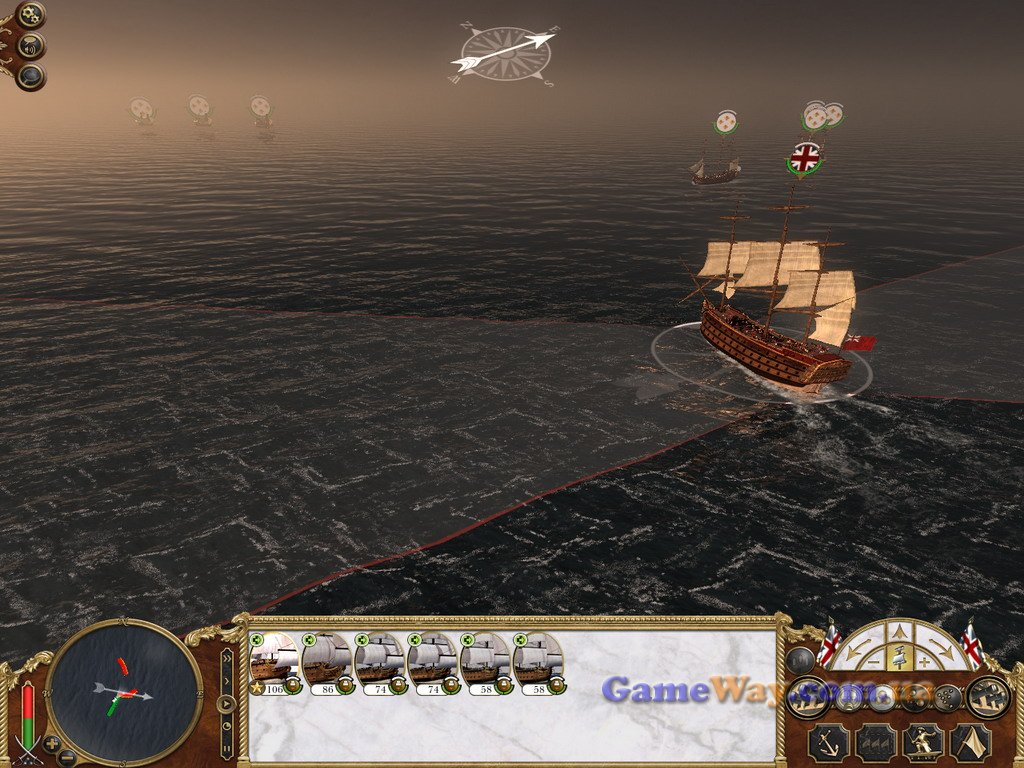The image size is (1024, 768).
Task: Click the forward arrow movement button
Action: (900, 631)
